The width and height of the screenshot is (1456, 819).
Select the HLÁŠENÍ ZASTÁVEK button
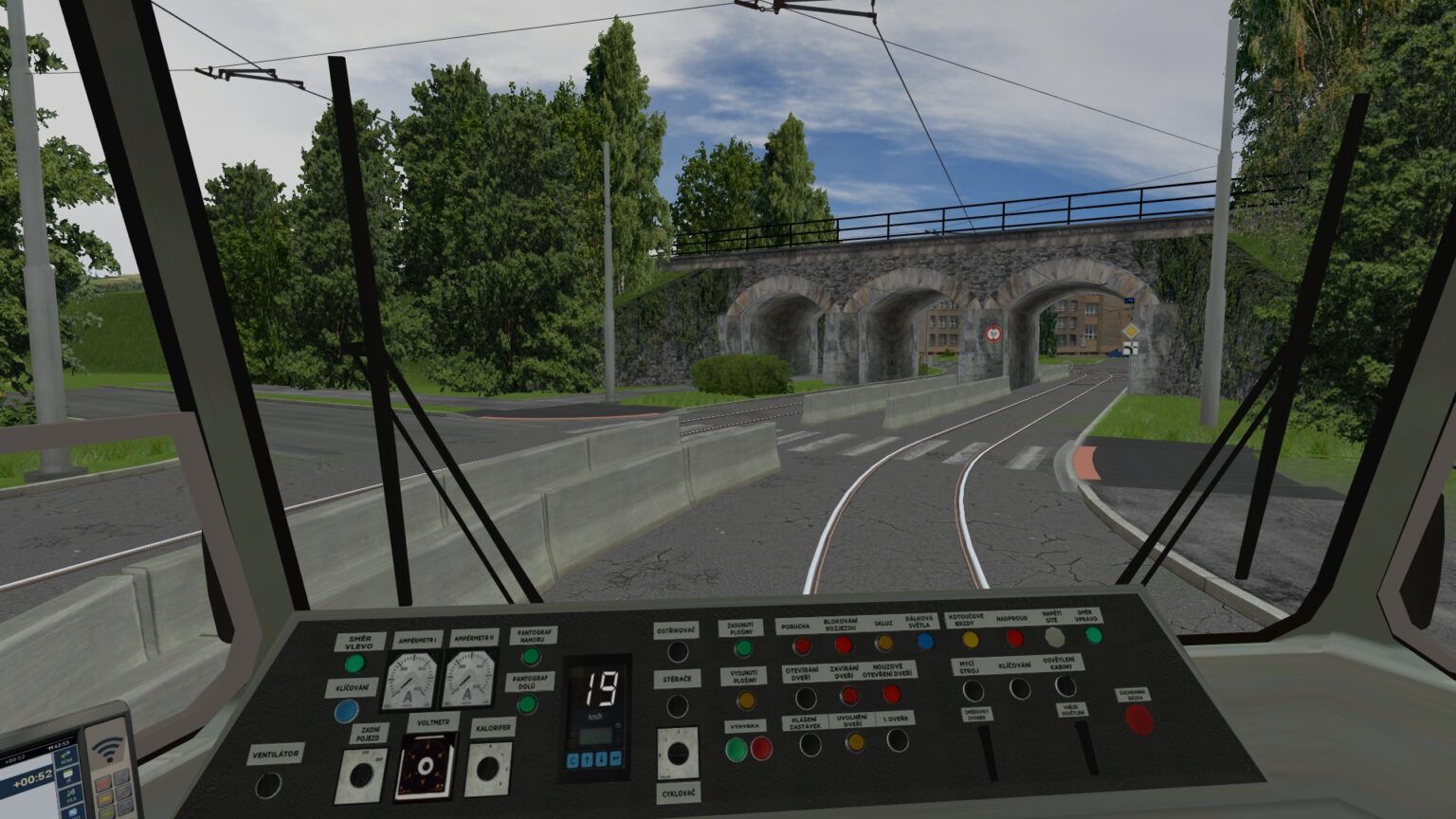click(810, 746)
